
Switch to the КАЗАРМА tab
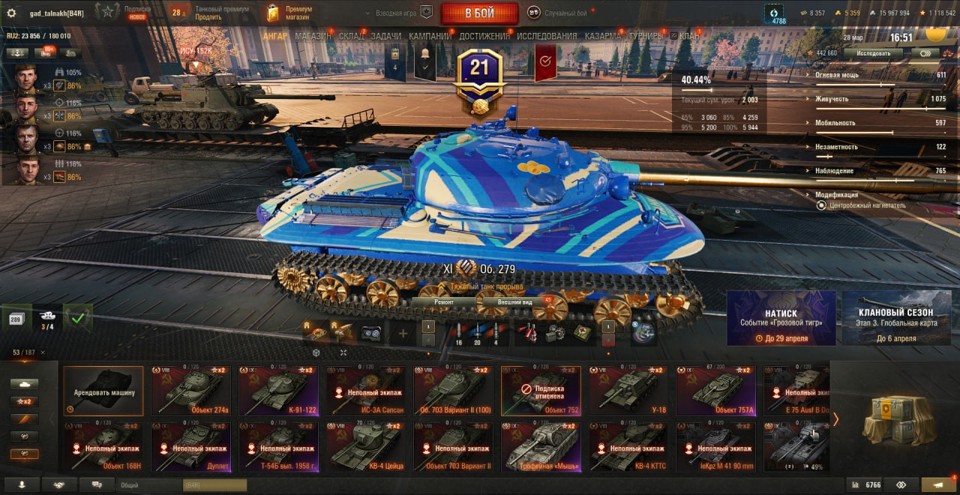[604, 36]
